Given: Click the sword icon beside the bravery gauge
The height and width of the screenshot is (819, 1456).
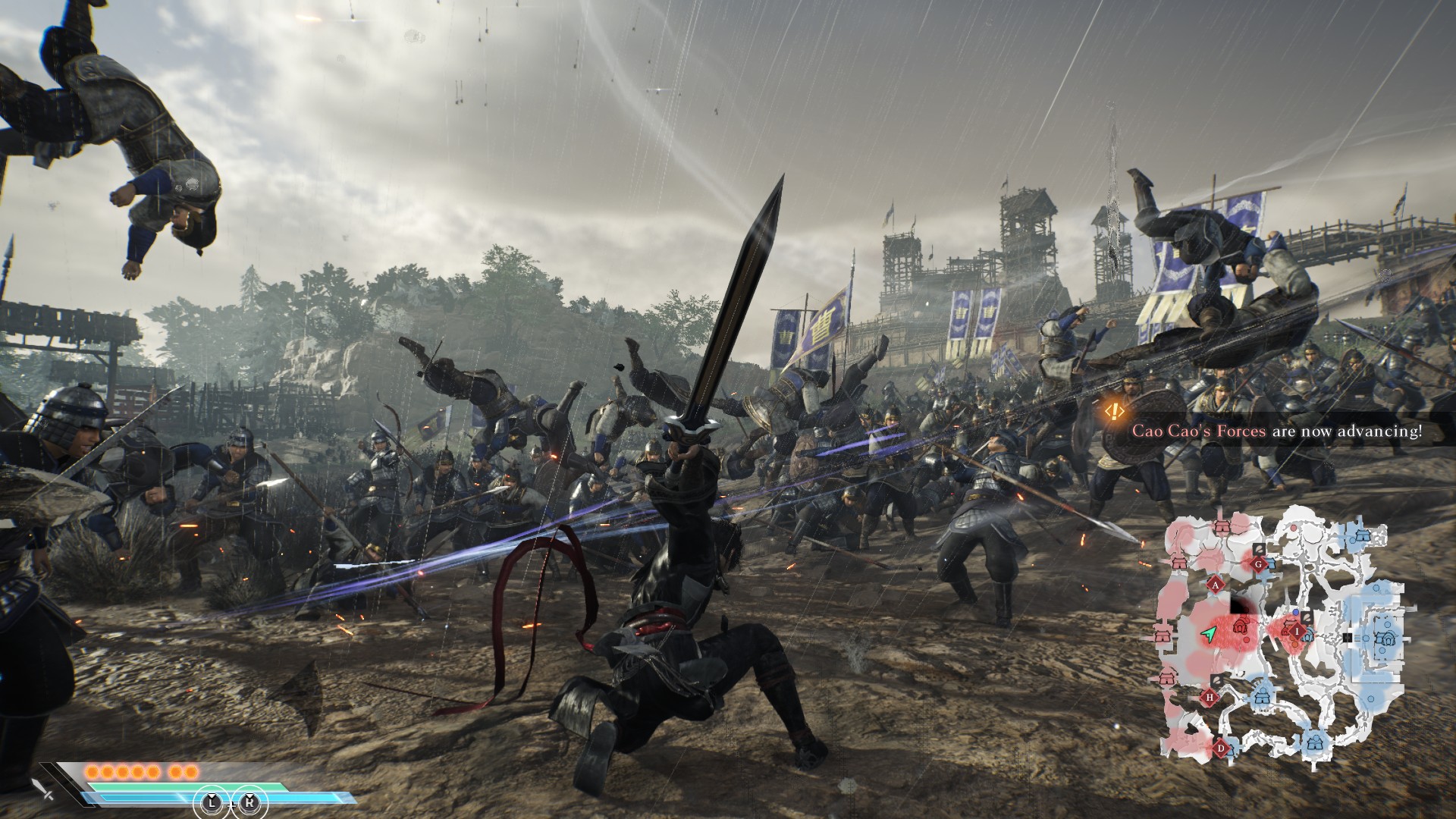Looking at the screenshot, I should tap(39, 790).
